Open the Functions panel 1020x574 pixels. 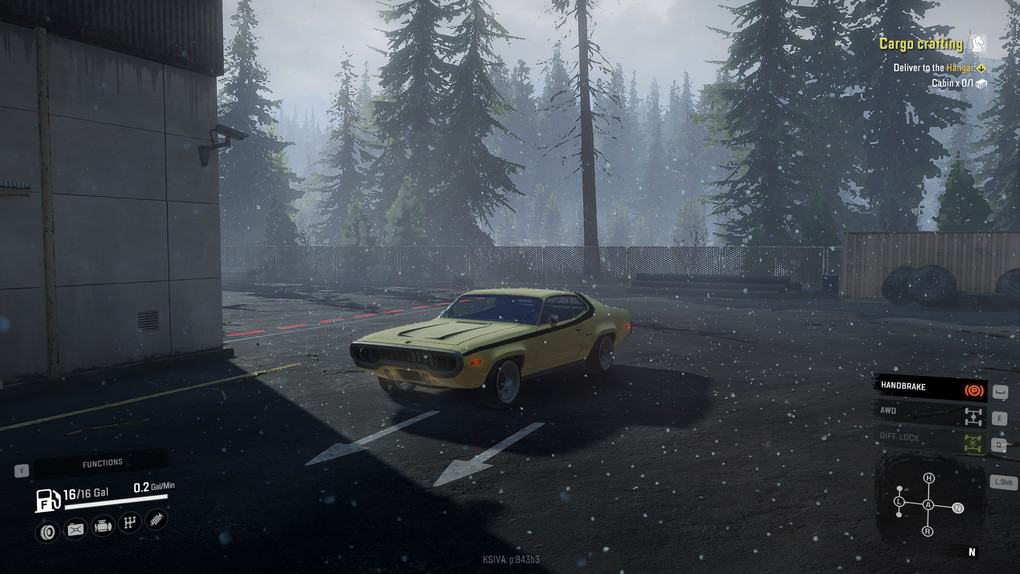point(101,463)
